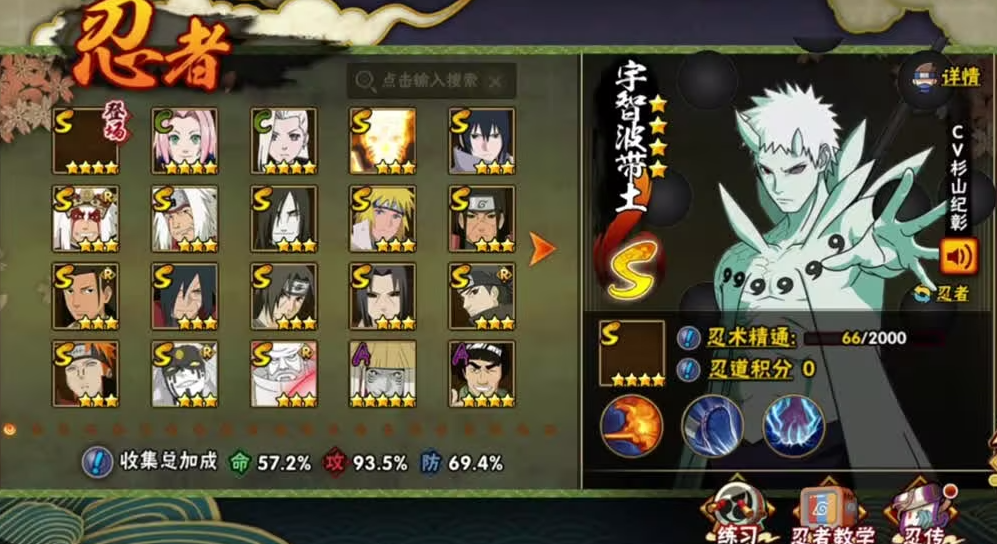997x544 pixels.
Task: Choose the orange-haired Pain ninja tile
Action: point(85,374)
